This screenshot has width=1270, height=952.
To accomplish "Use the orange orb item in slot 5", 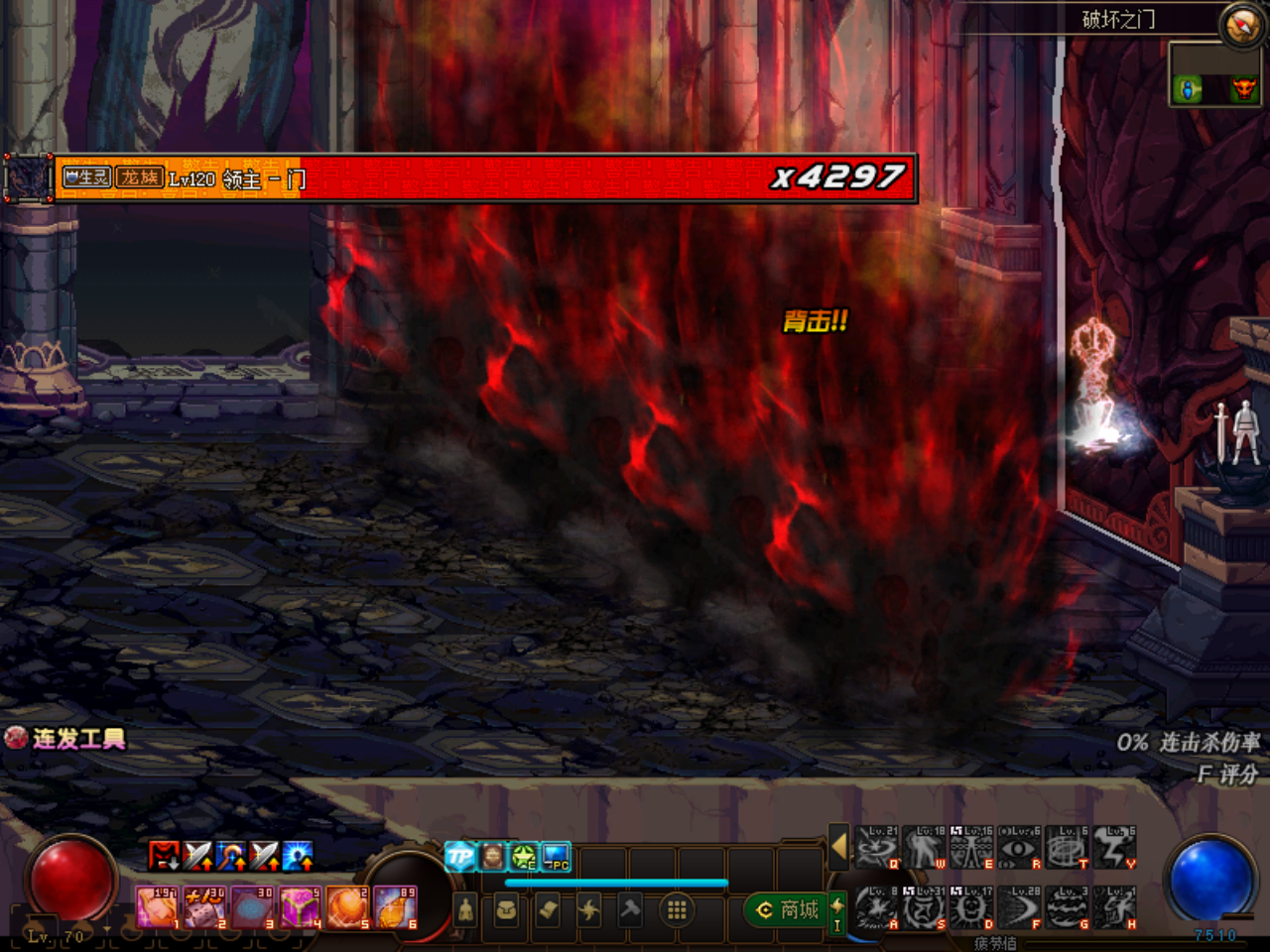I will tap(347, 907).
